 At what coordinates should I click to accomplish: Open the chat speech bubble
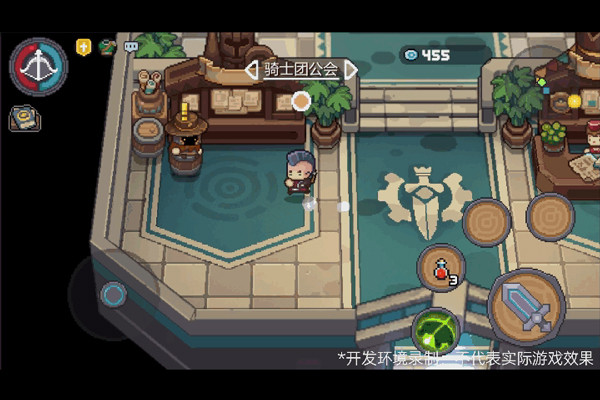[131, 46]
